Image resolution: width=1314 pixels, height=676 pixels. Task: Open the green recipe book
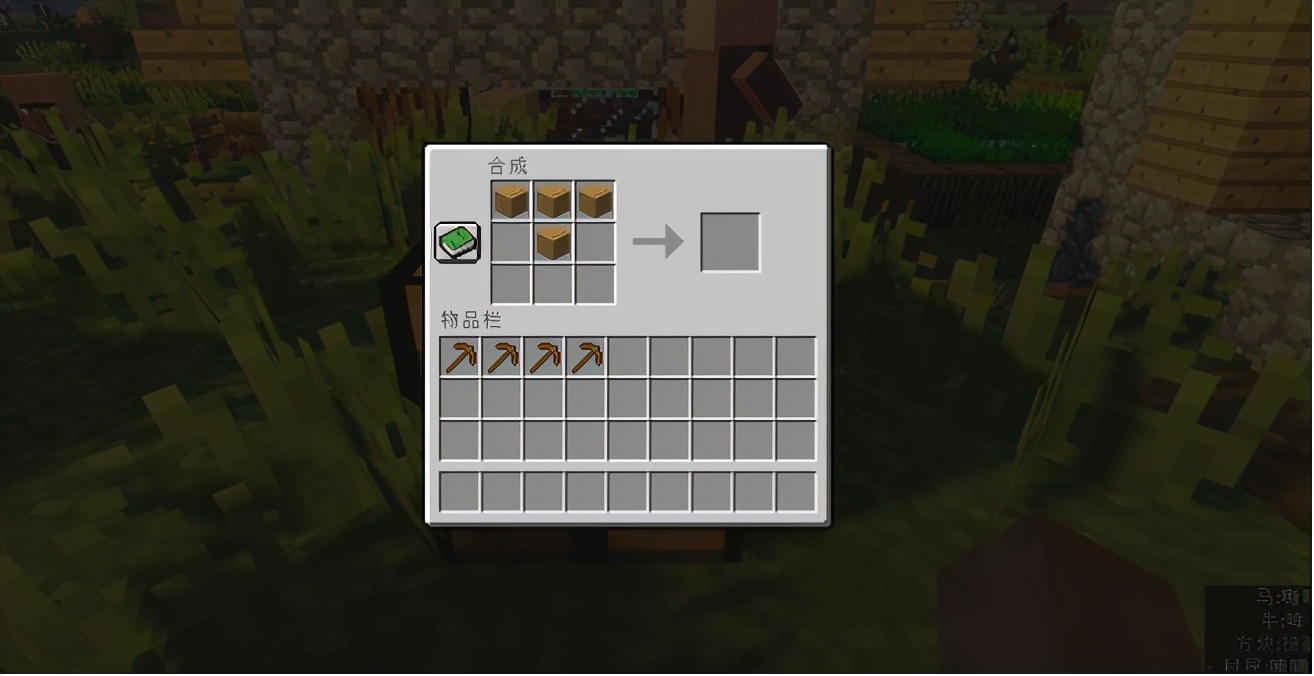[457, 243]
